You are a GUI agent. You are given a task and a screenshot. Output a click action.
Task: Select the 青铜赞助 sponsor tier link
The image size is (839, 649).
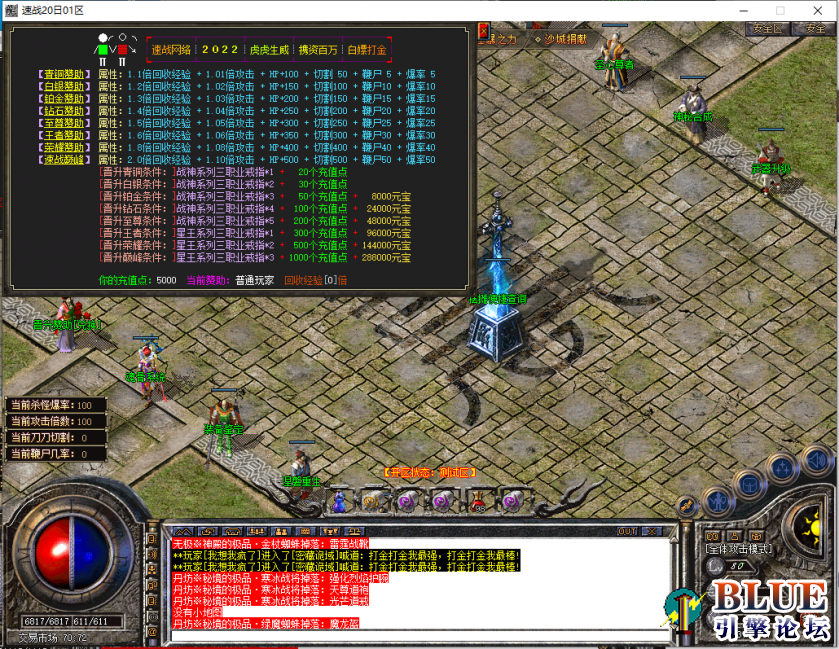click(x=64, y=75)
